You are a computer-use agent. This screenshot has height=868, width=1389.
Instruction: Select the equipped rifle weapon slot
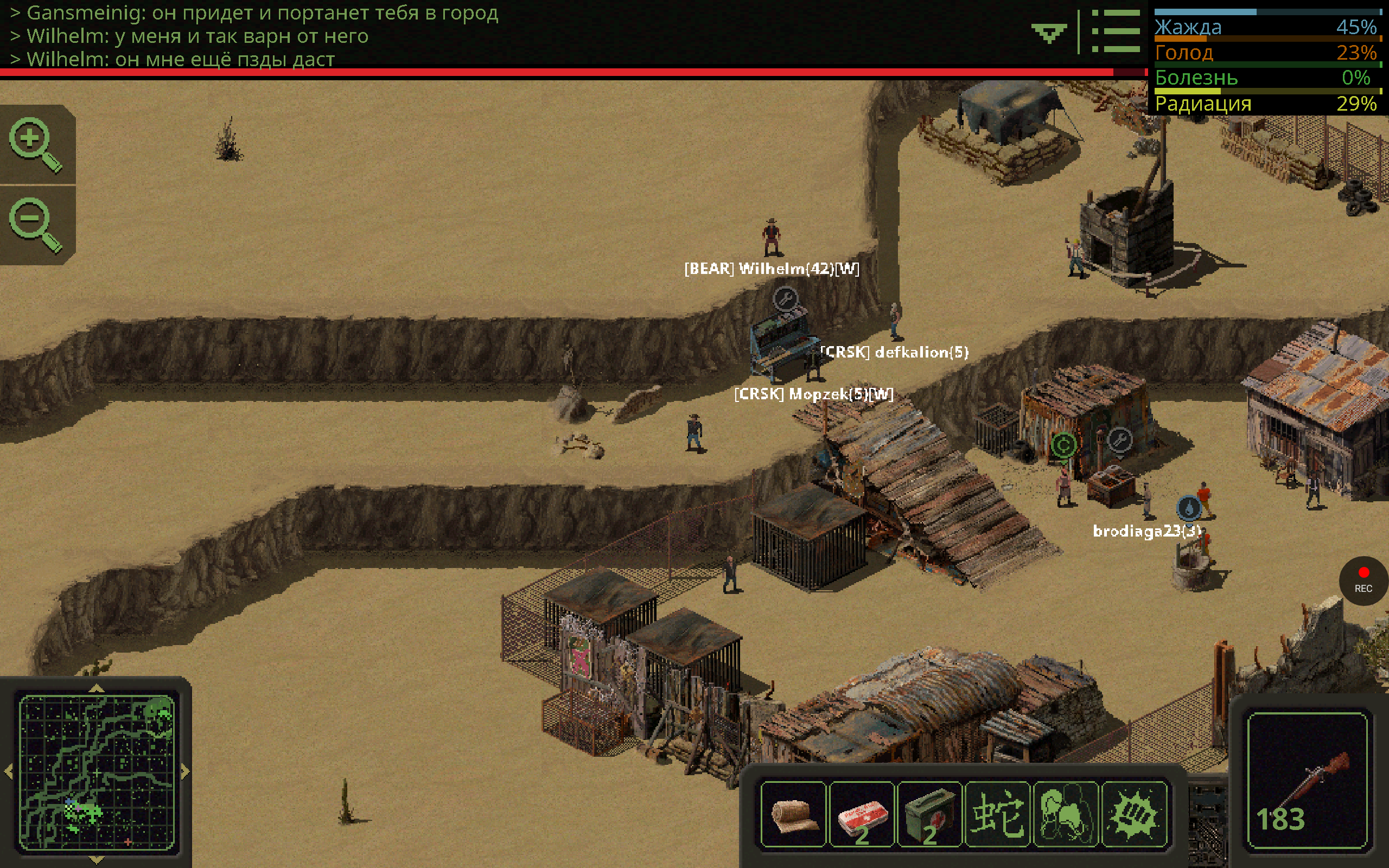pos(1308,780)
